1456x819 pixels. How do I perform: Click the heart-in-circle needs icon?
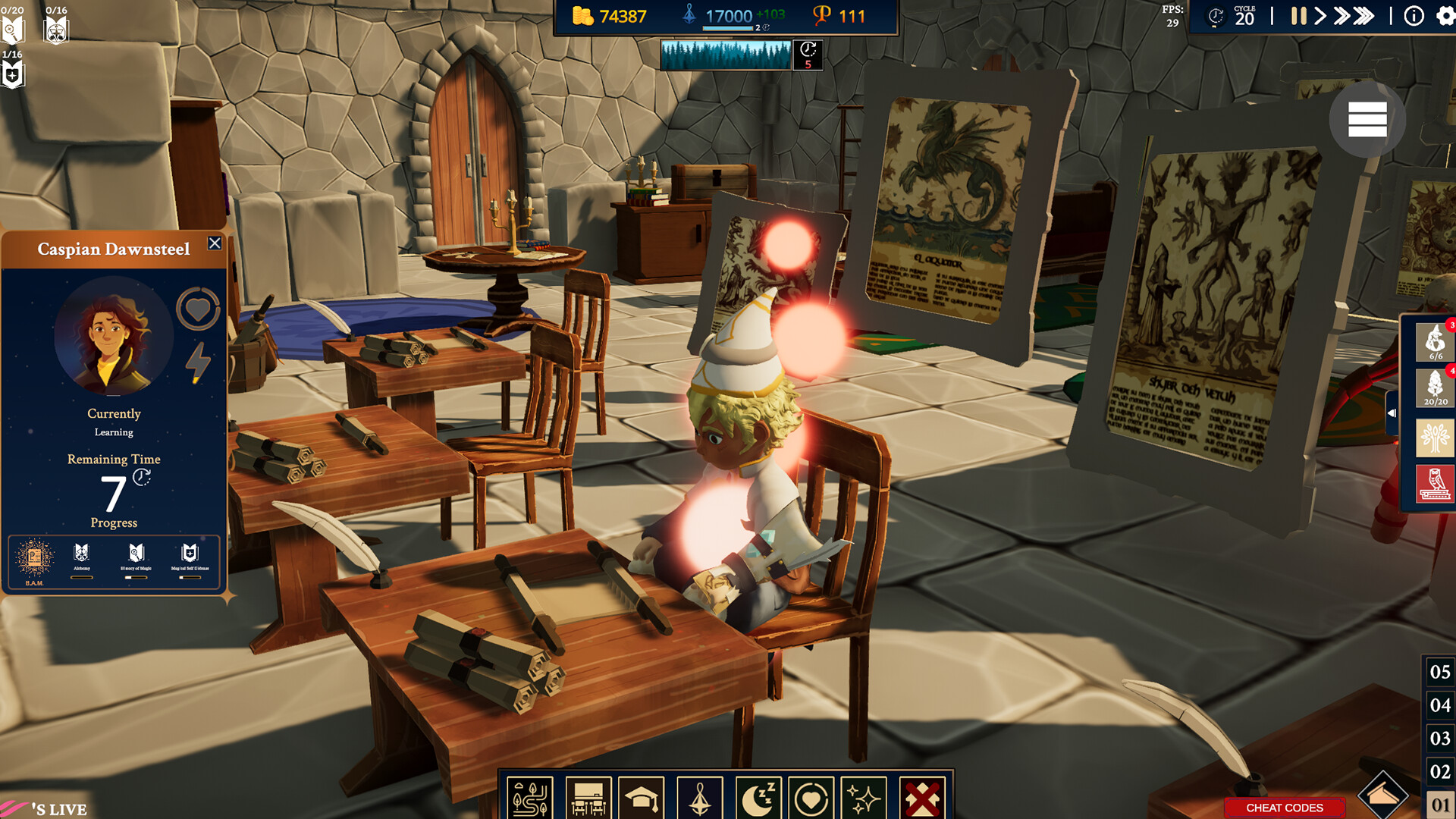tap(813, 797)
